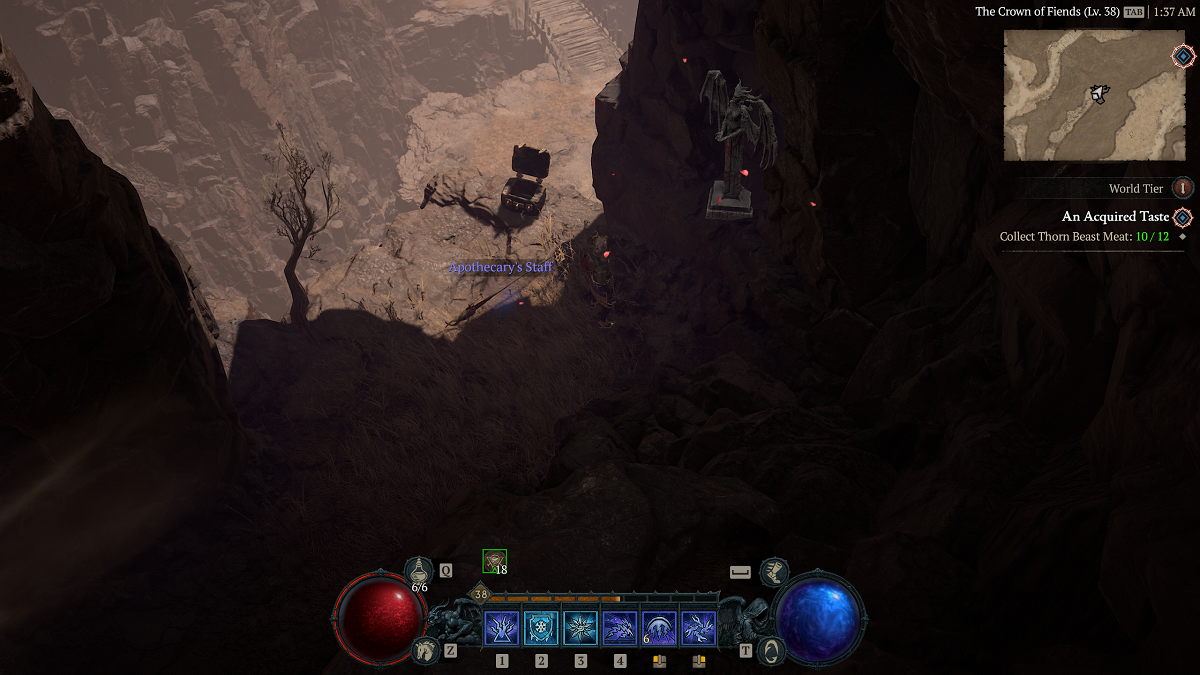Activate the last skill on the action bar

pos(698,628)
